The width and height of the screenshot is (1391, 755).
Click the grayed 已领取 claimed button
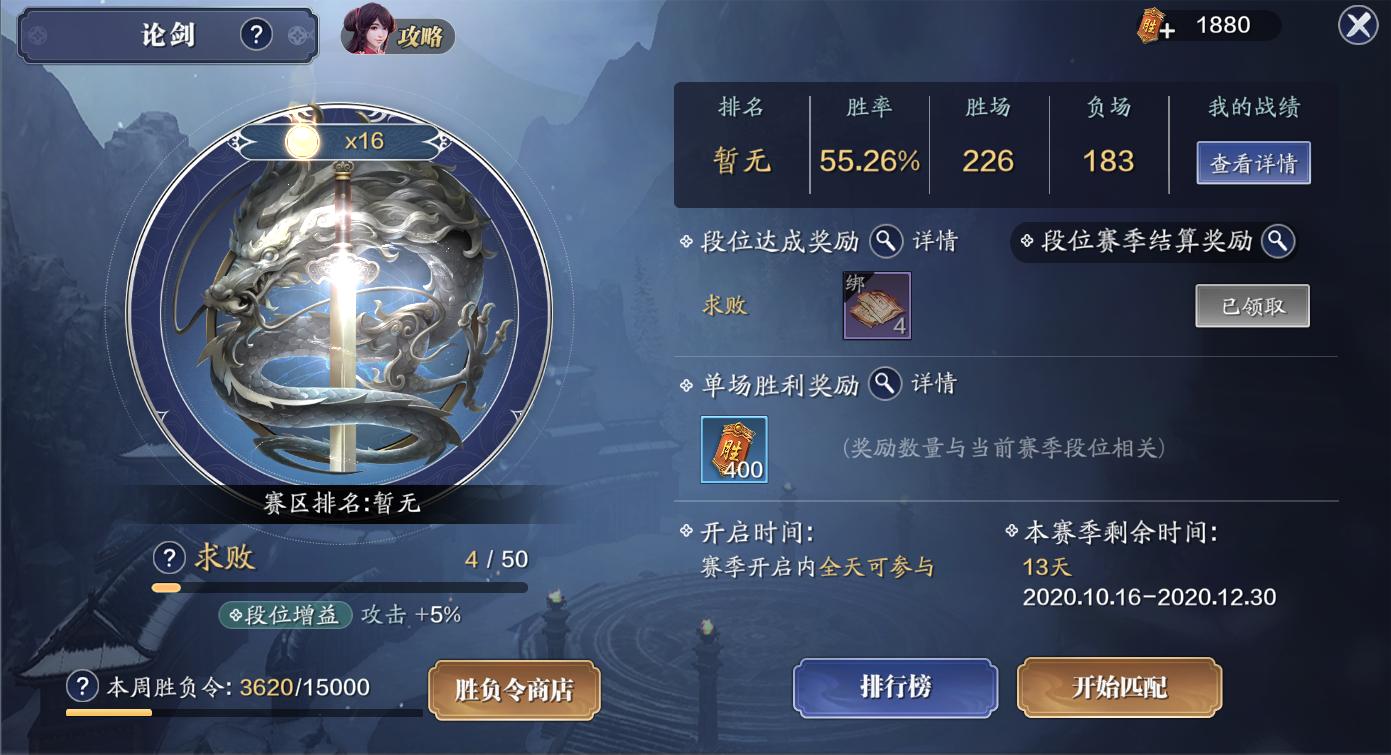(1252, 305)
